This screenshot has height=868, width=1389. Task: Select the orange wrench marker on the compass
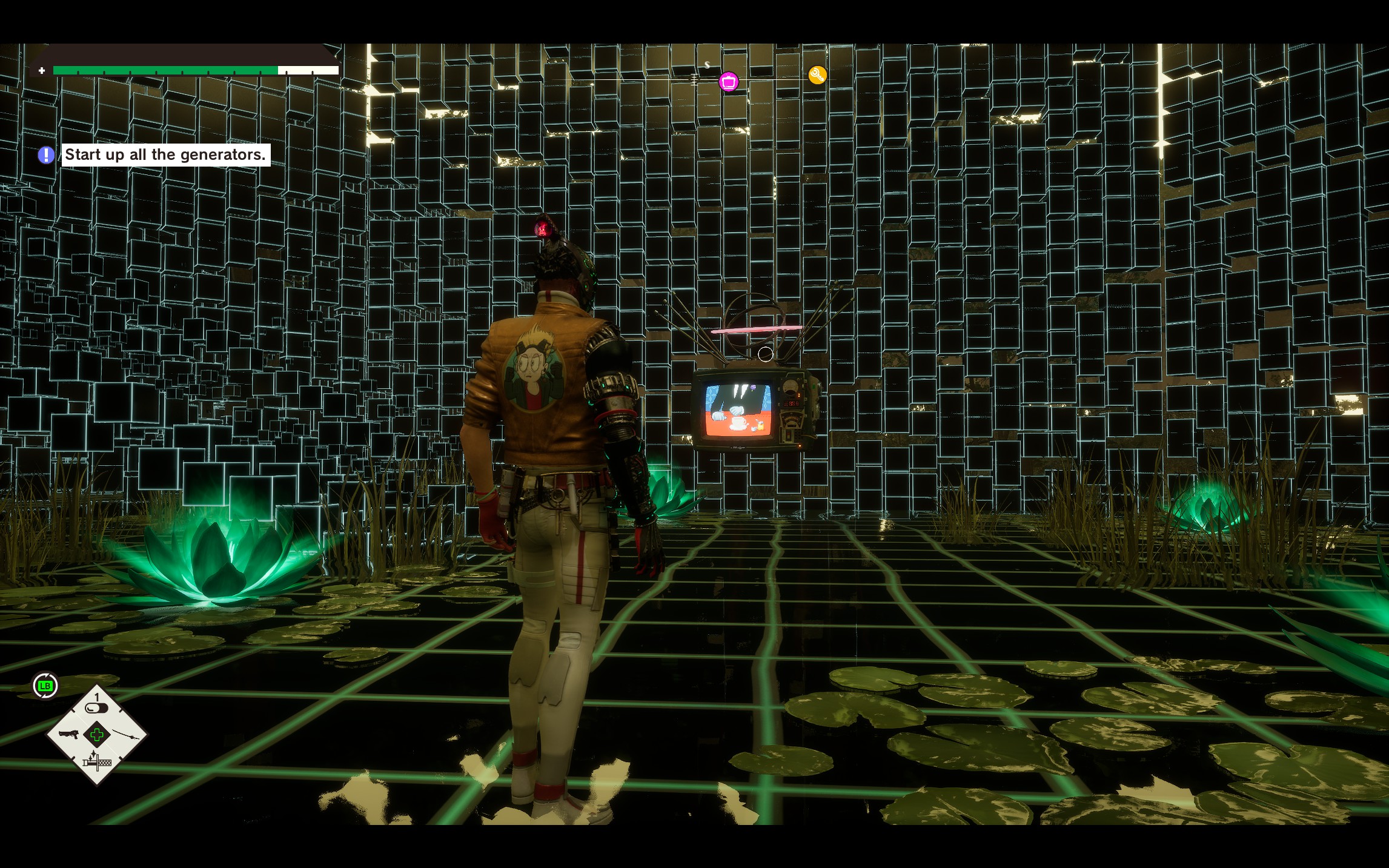817,75
